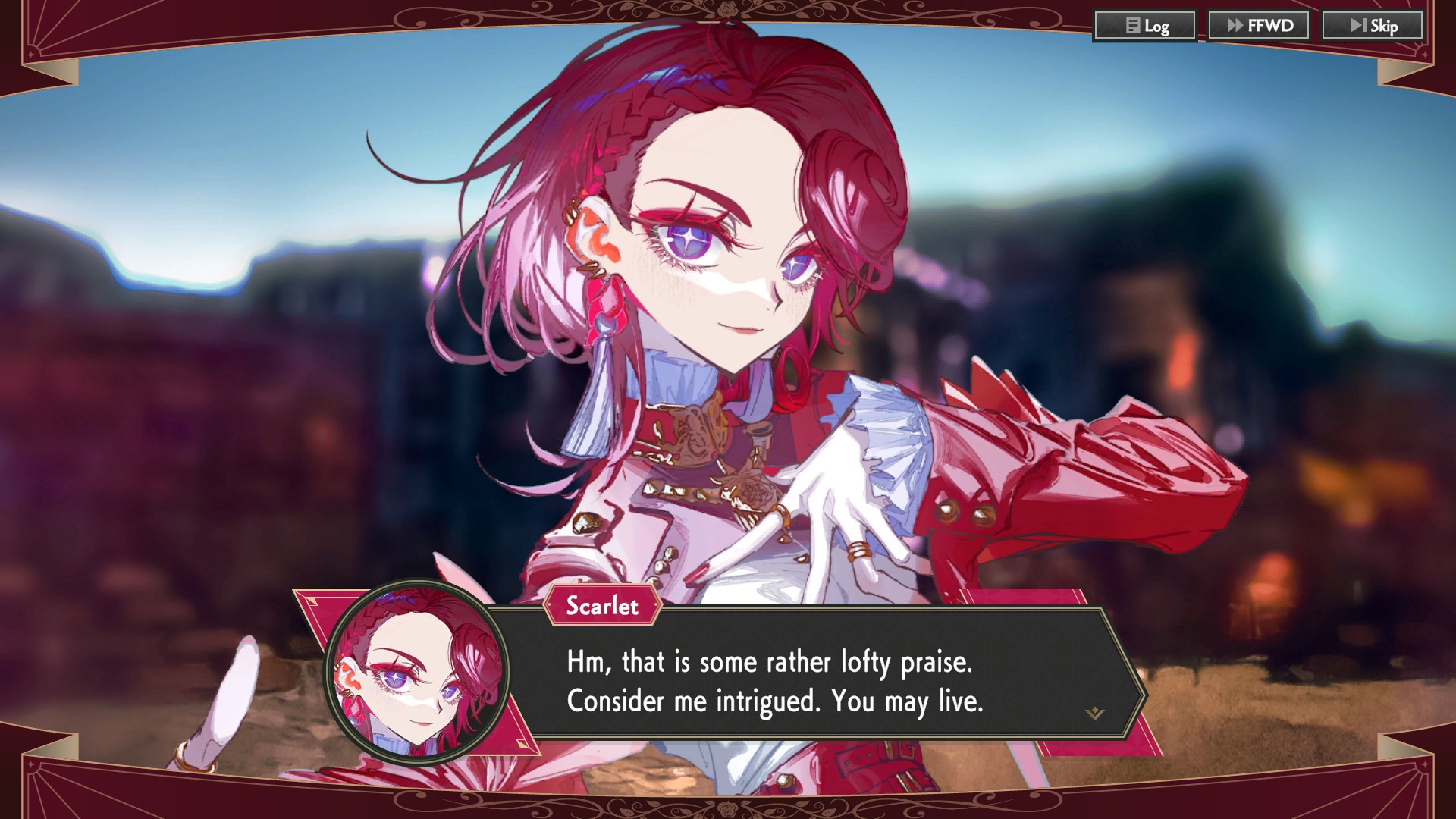Enable auto fast-forward via FFWD
Image resolution: width=1456 pixels, height=819 pixels.
tap(1259, 24)
